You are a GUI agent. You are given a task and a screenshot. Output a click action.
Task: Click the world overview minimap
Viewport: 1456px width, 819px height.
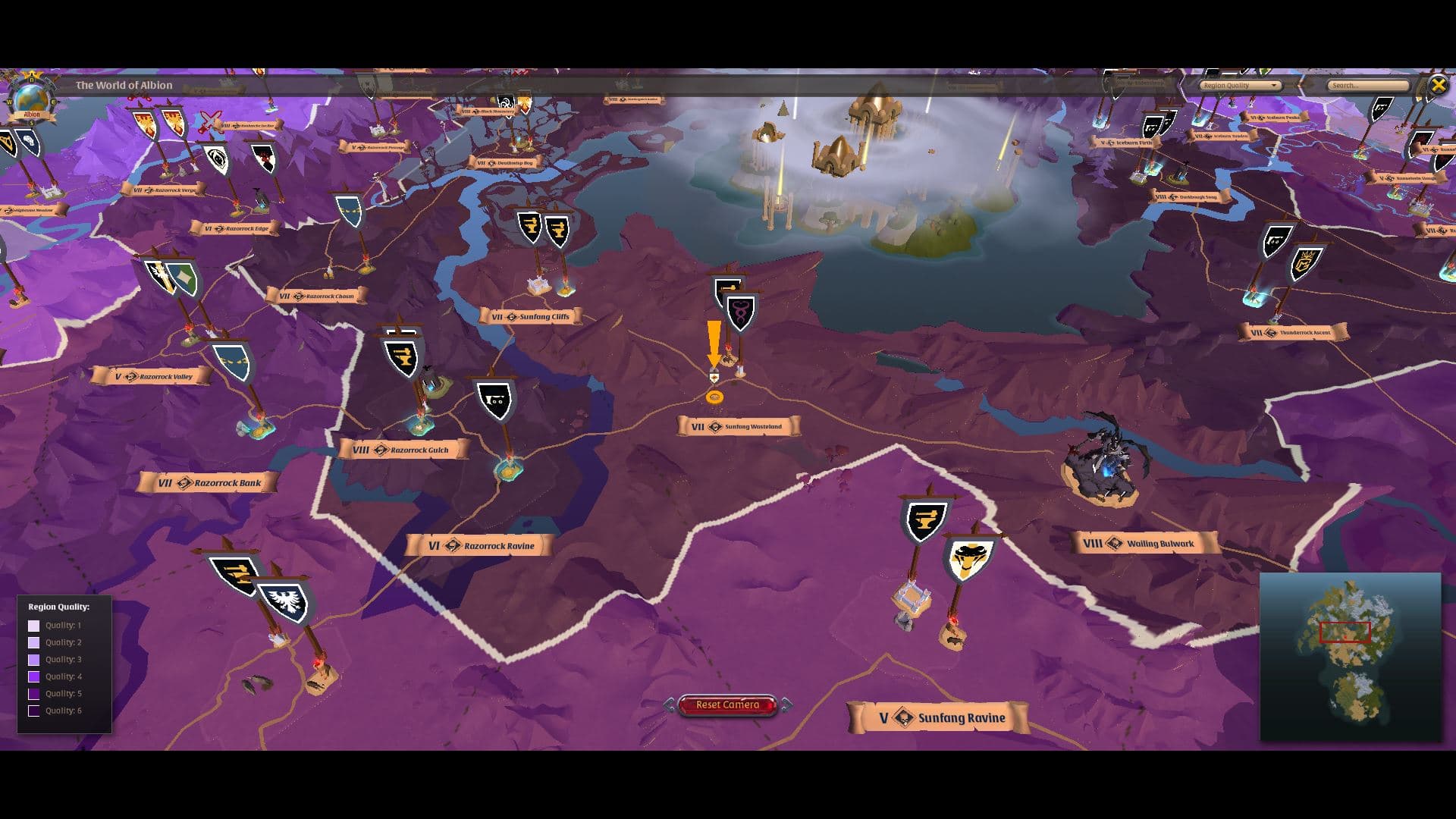tap(1350, 656)
